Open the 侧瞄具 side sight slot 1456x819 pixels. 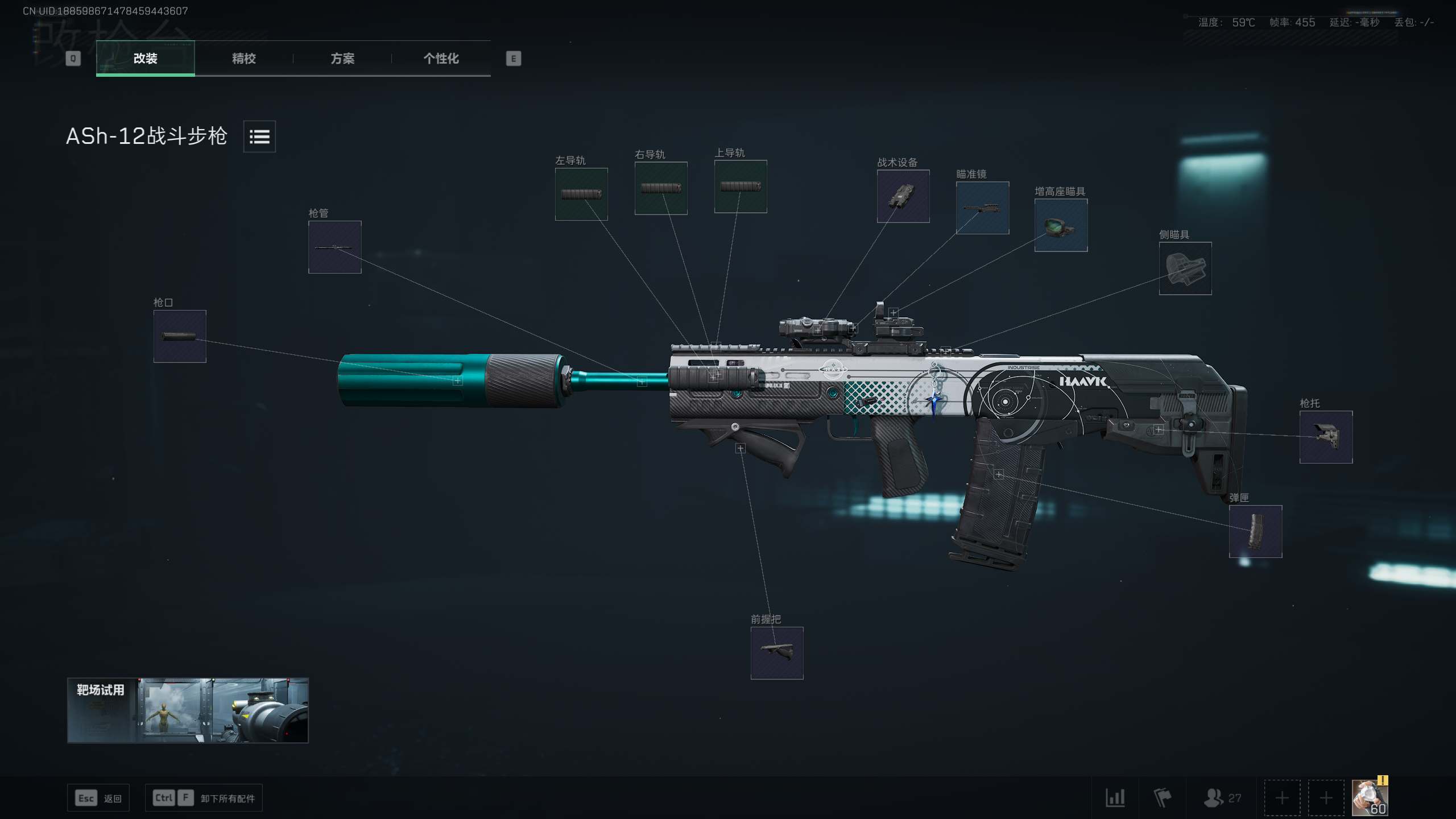1185,268
